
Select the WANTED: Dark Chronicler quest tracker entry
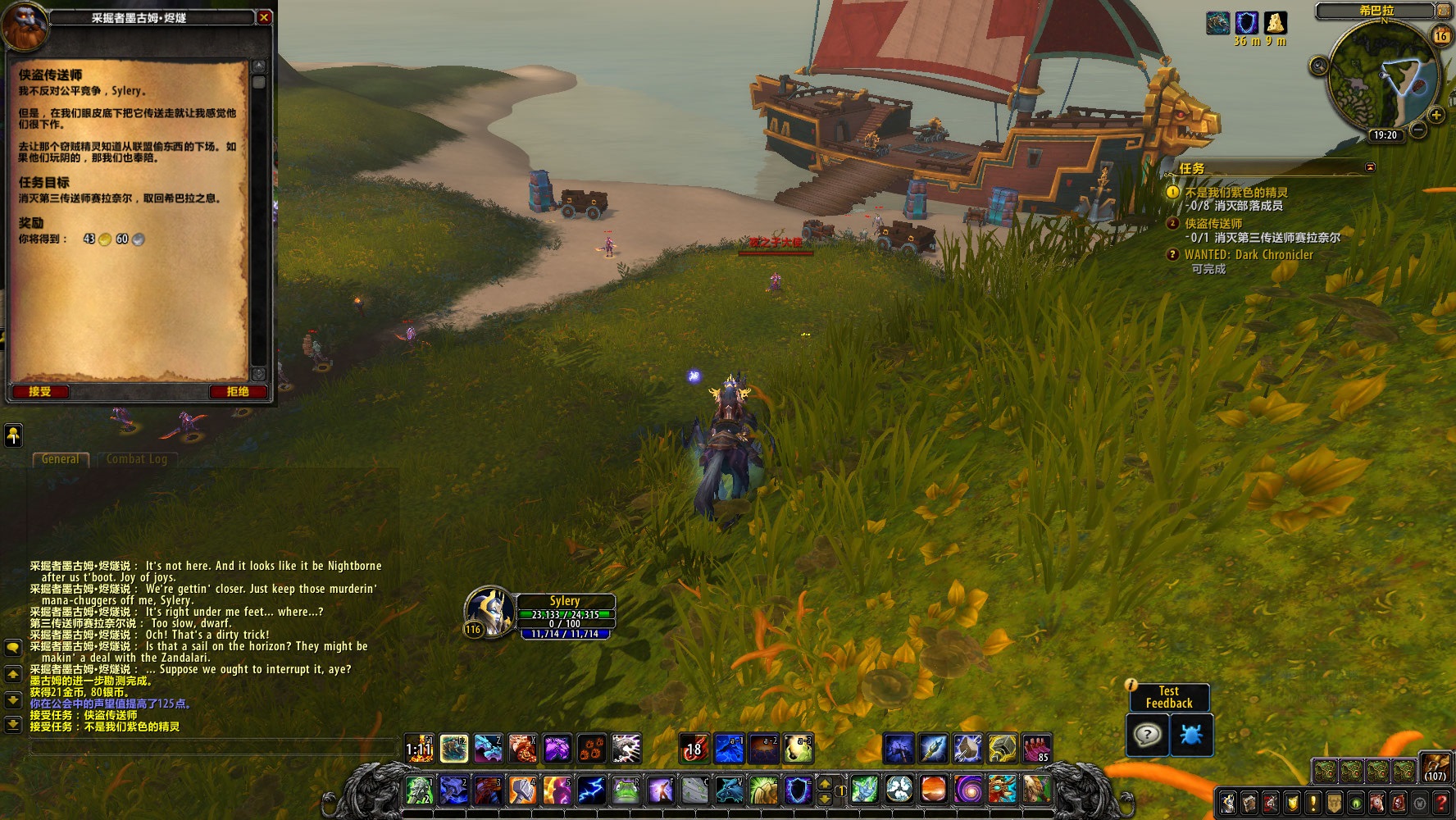1248,255
